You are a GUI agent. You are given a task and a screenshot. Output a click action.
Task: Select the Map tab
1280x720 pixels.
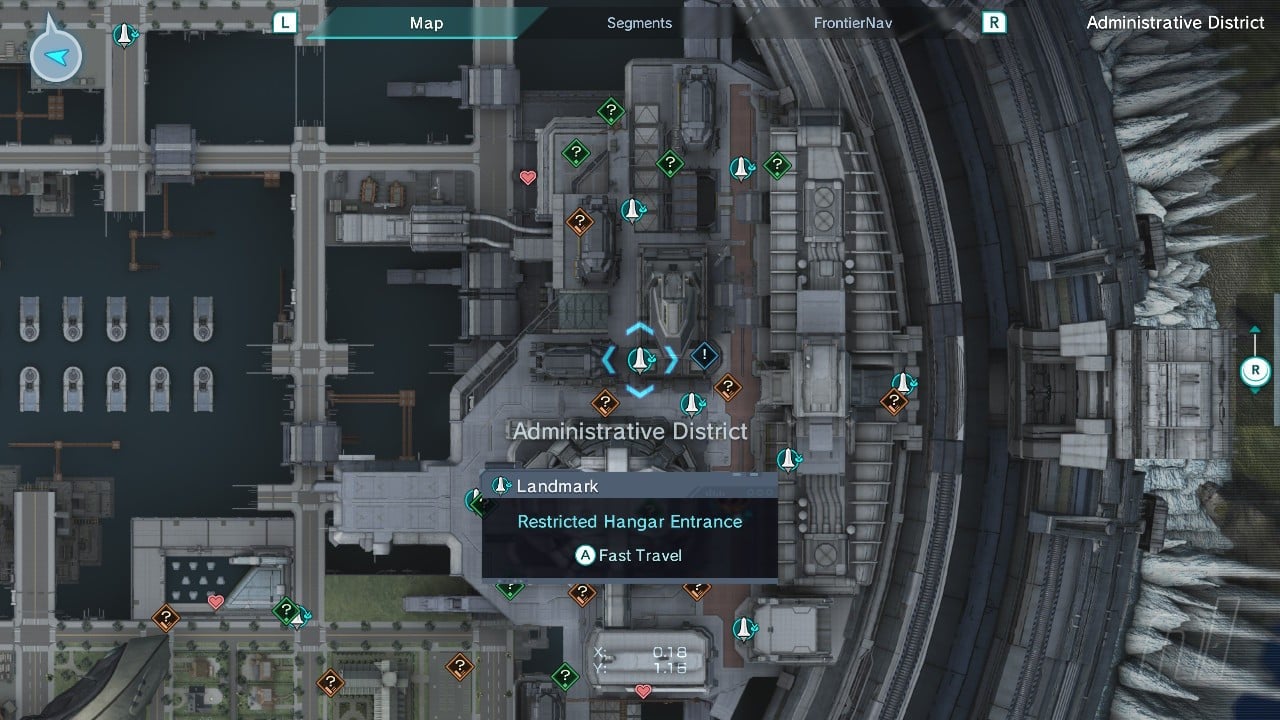pyautogui.click(x=427, y=23)
